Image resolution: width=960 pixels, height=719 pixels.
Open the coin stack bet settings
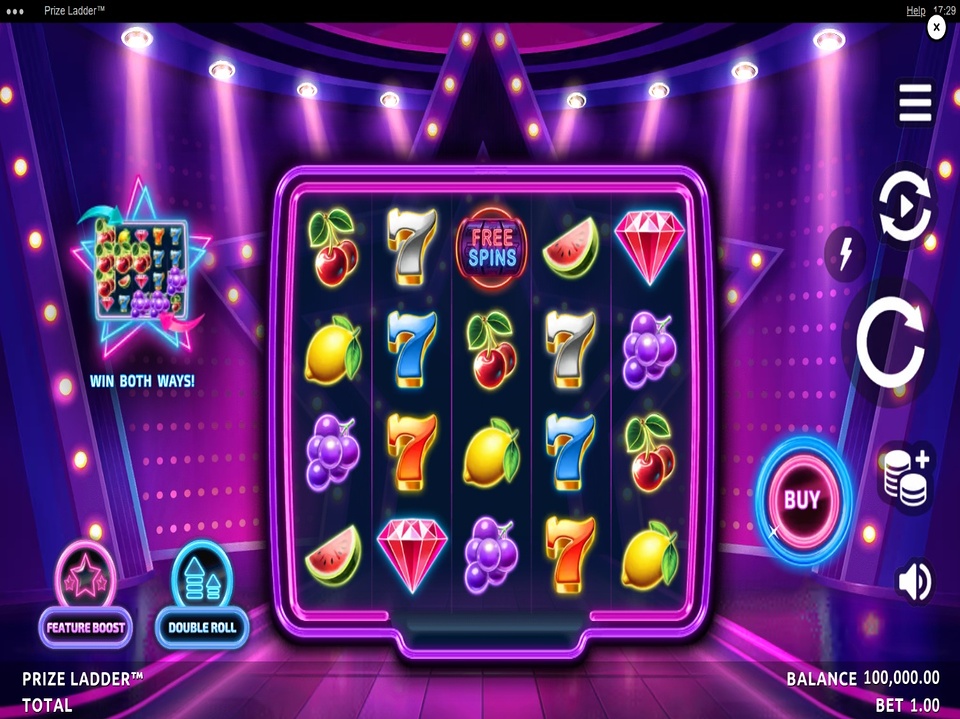coord(905,474)
